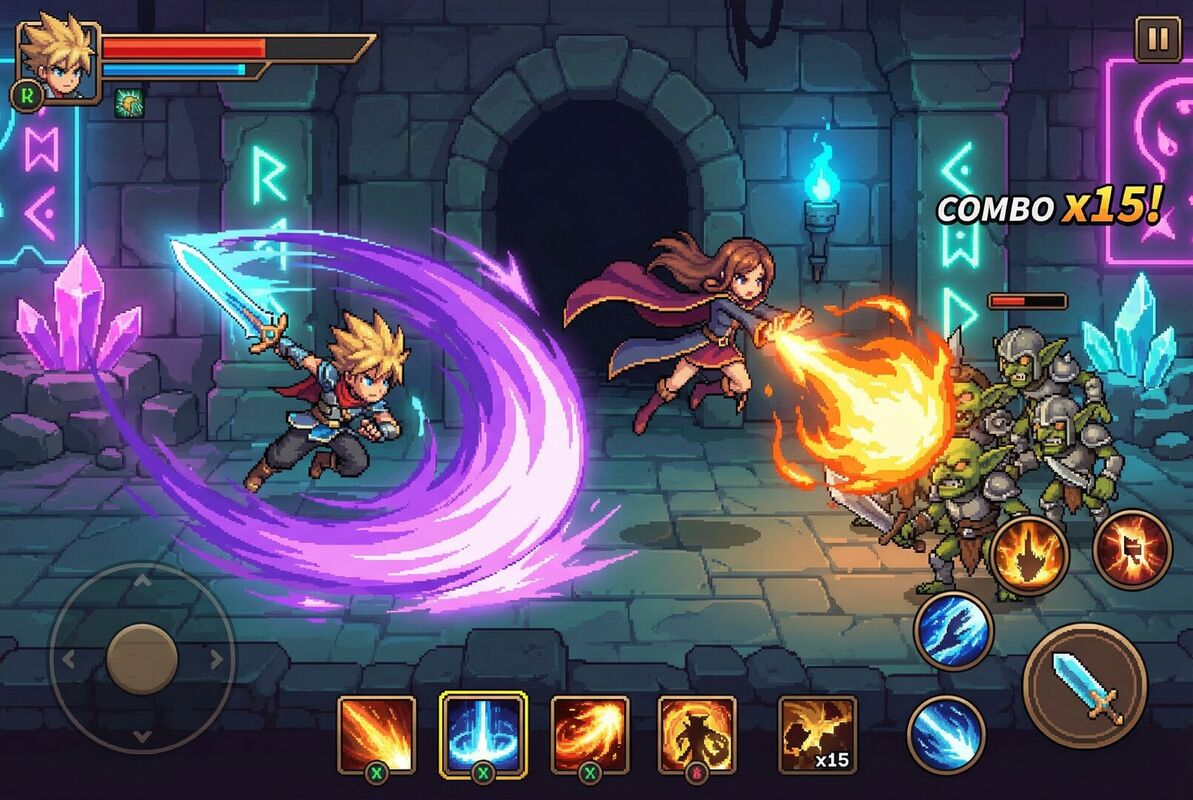This screenshot has height=800, width=1193.
Task: Select the highlighted blue water pillar skill
Action: tap(484, 733)
